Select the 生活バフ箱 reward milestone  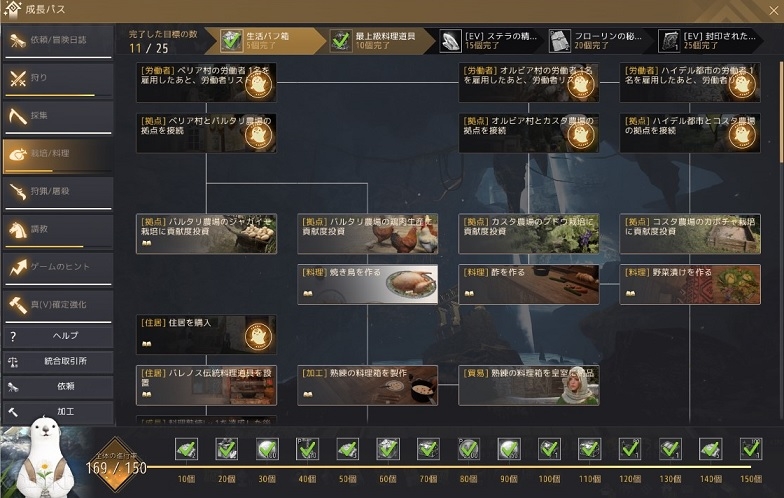click(268, 41)
